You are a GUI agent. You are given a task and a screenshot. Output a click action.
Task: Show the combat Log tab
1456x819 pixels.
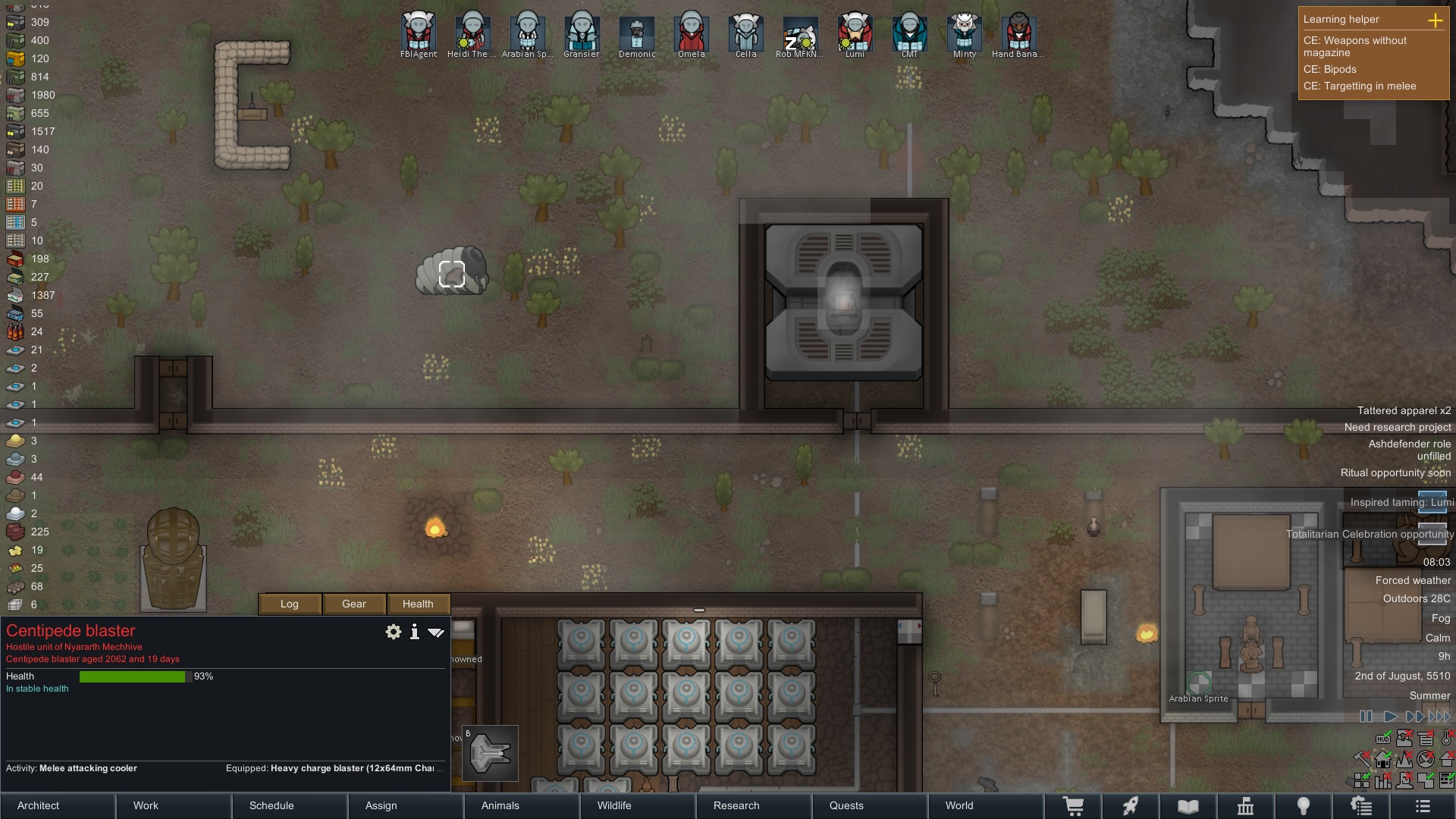point(290,604)
